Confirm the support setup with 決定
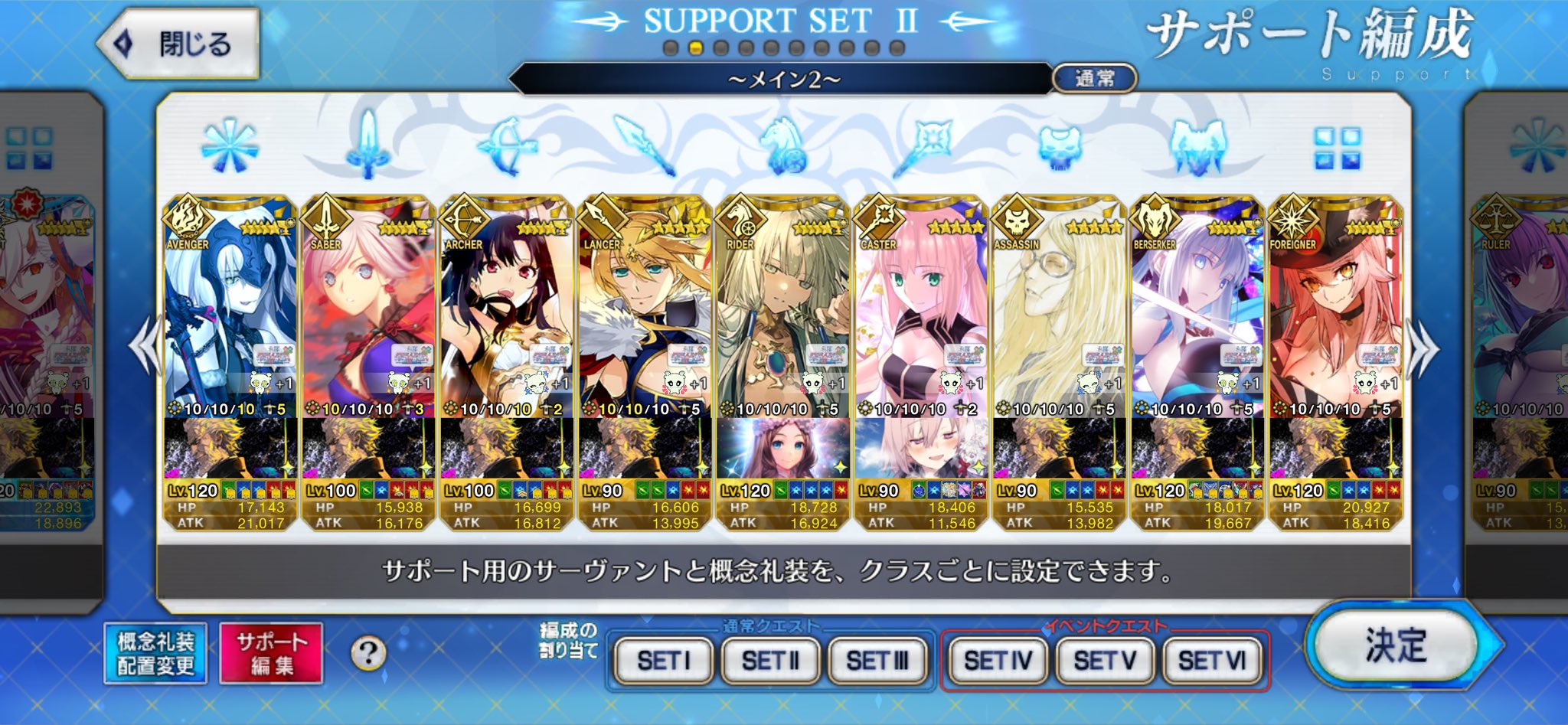Viewport: 1568px width, 725px height. pyautogui.click(x=1395, y=645)
